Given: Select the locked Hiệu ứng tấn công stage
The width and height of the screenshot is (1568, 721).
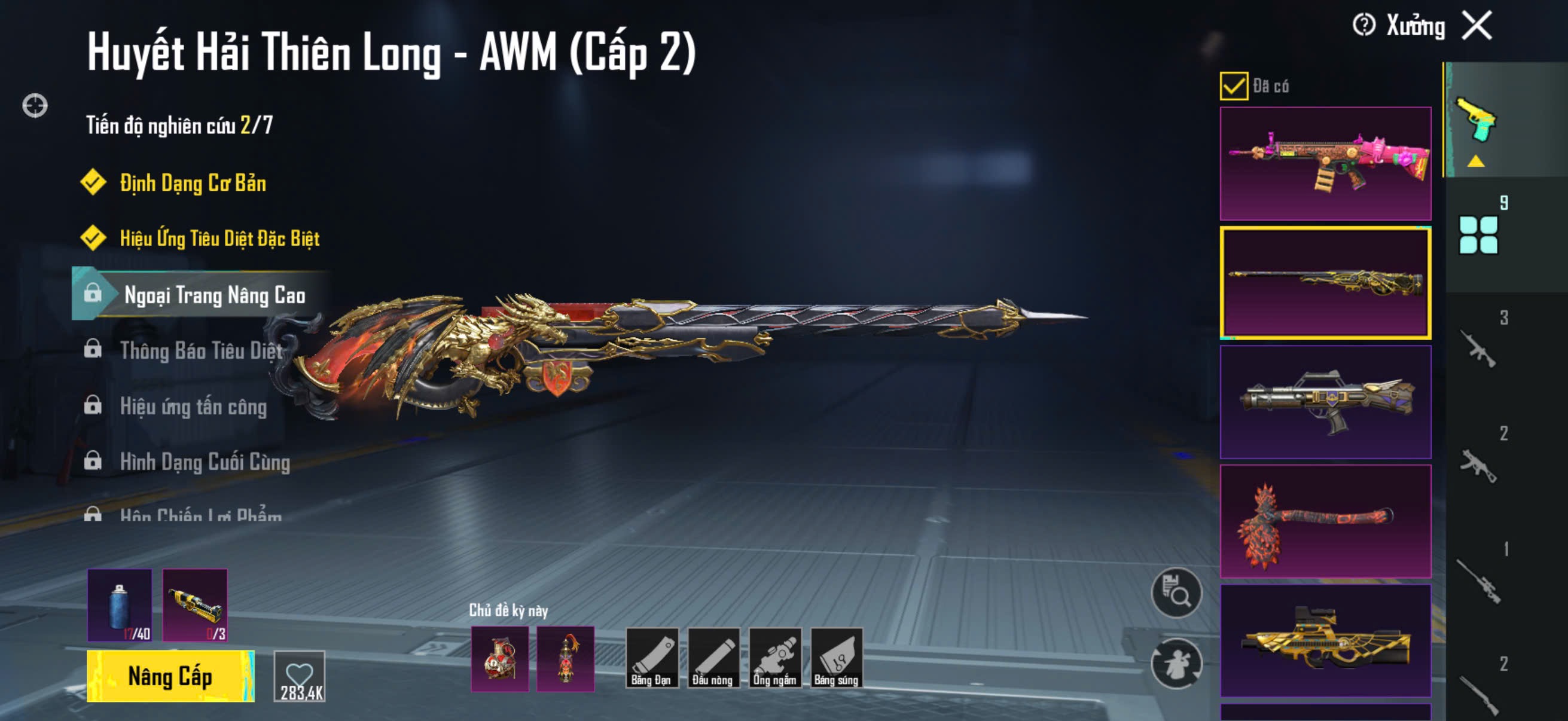Looking at the screenshot, I should point(193,406).
